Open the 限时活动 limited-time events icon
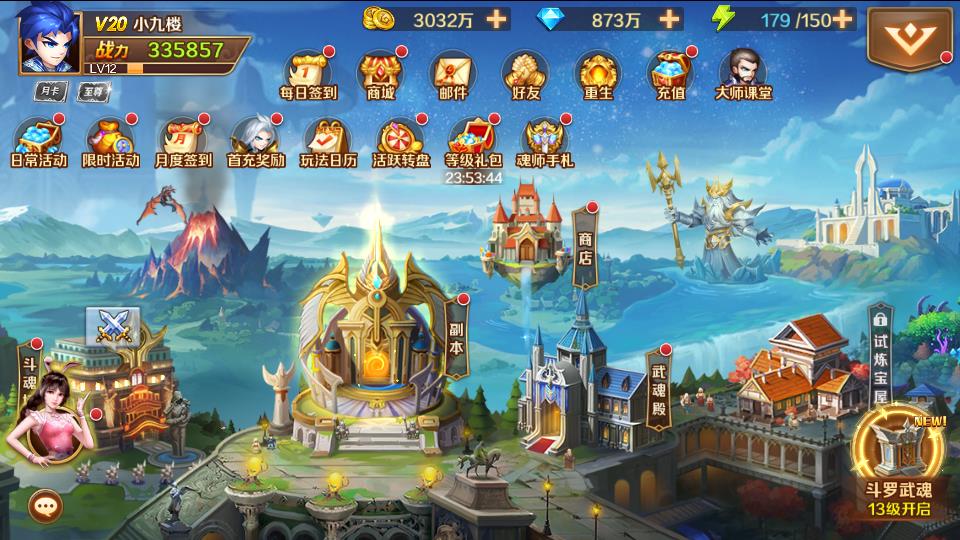This screenshot has height=540, width=960. tap(111, 140)
